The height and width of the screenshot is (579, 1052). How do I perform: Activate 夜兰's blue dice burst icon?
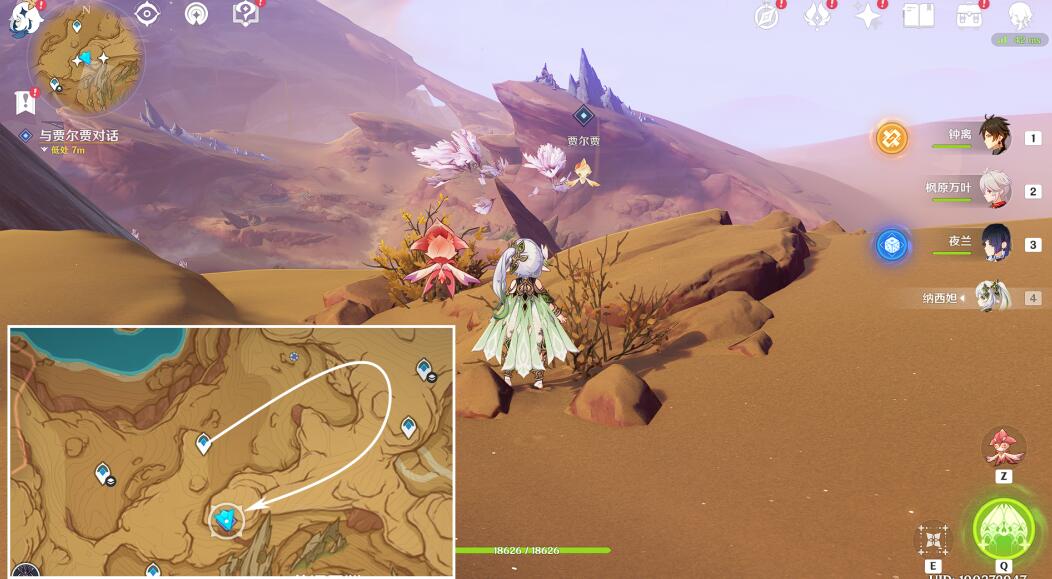pos(892,245)
